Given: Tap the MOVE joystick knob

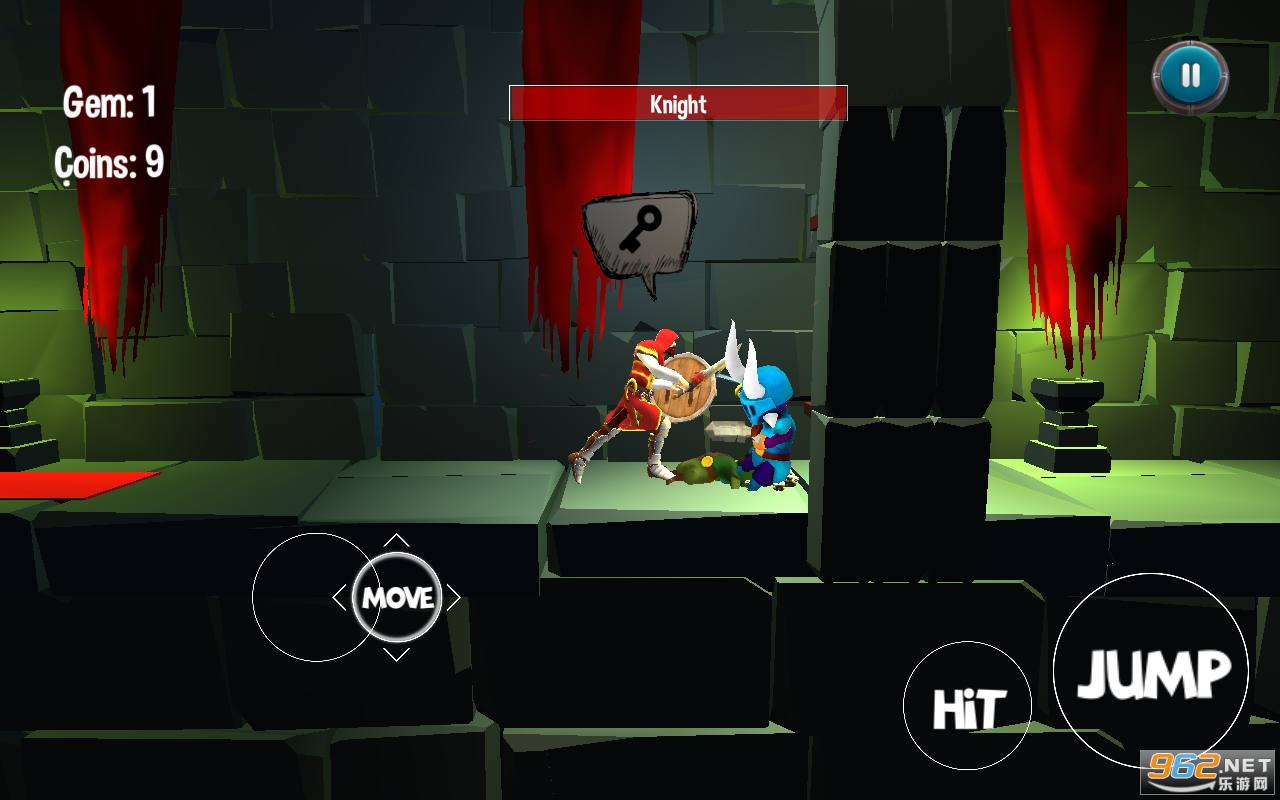Looking at the screenshot, I should (397, 598).
